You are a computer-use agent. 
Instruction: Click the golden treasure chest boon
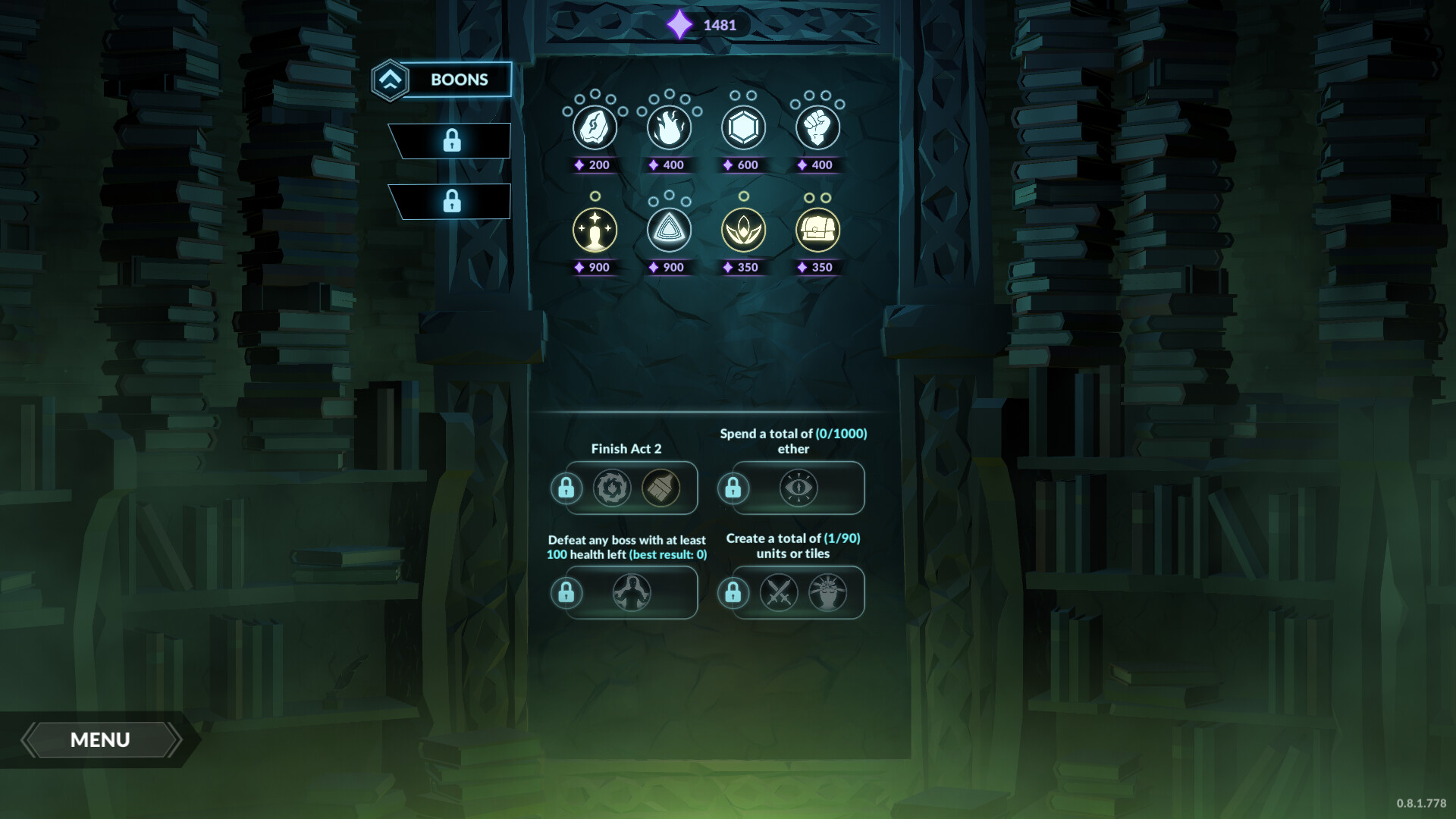(x=817, y=230)
